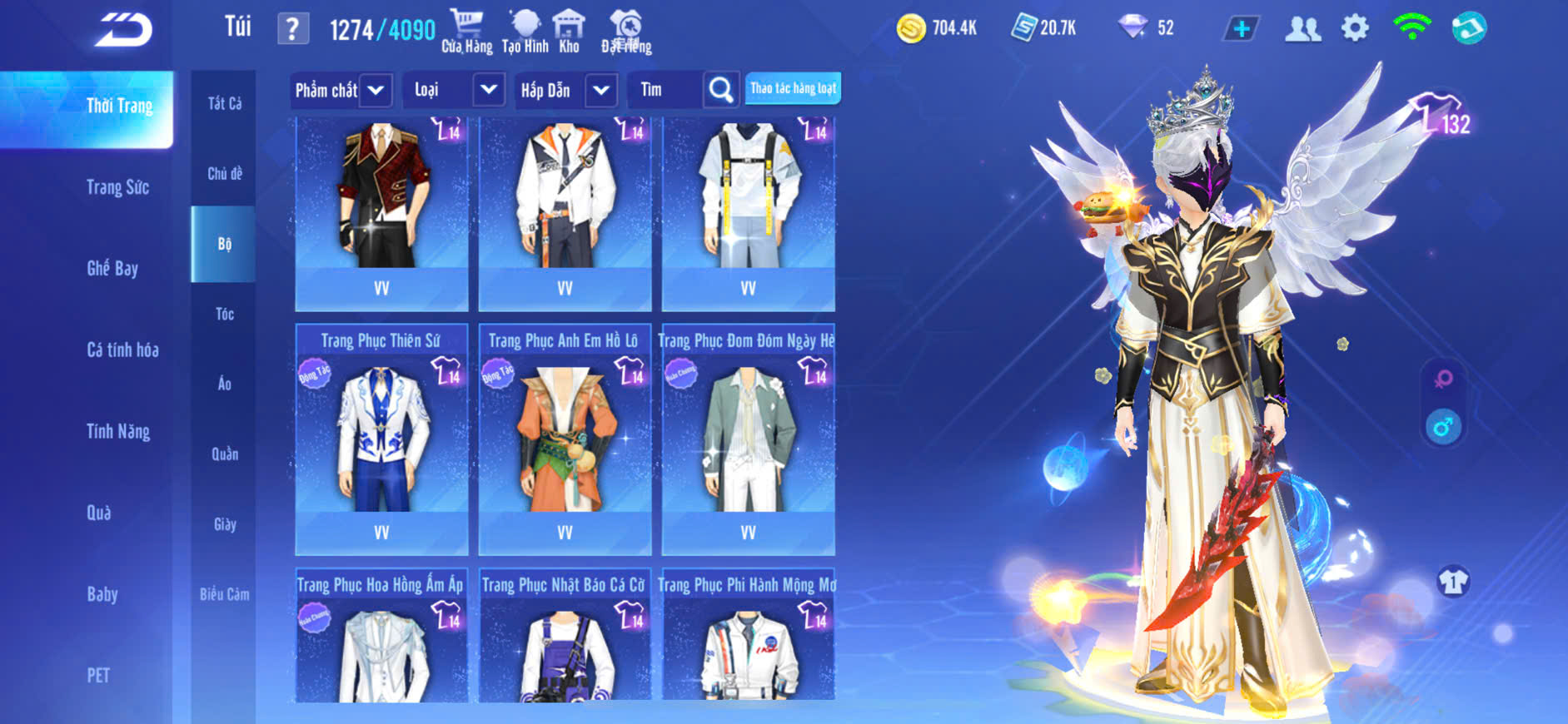The height and width of the screenshot is (724, 1568).
Task: Go back with the top-left arrow
Action: pyautogui.click(x=123, y=30)
